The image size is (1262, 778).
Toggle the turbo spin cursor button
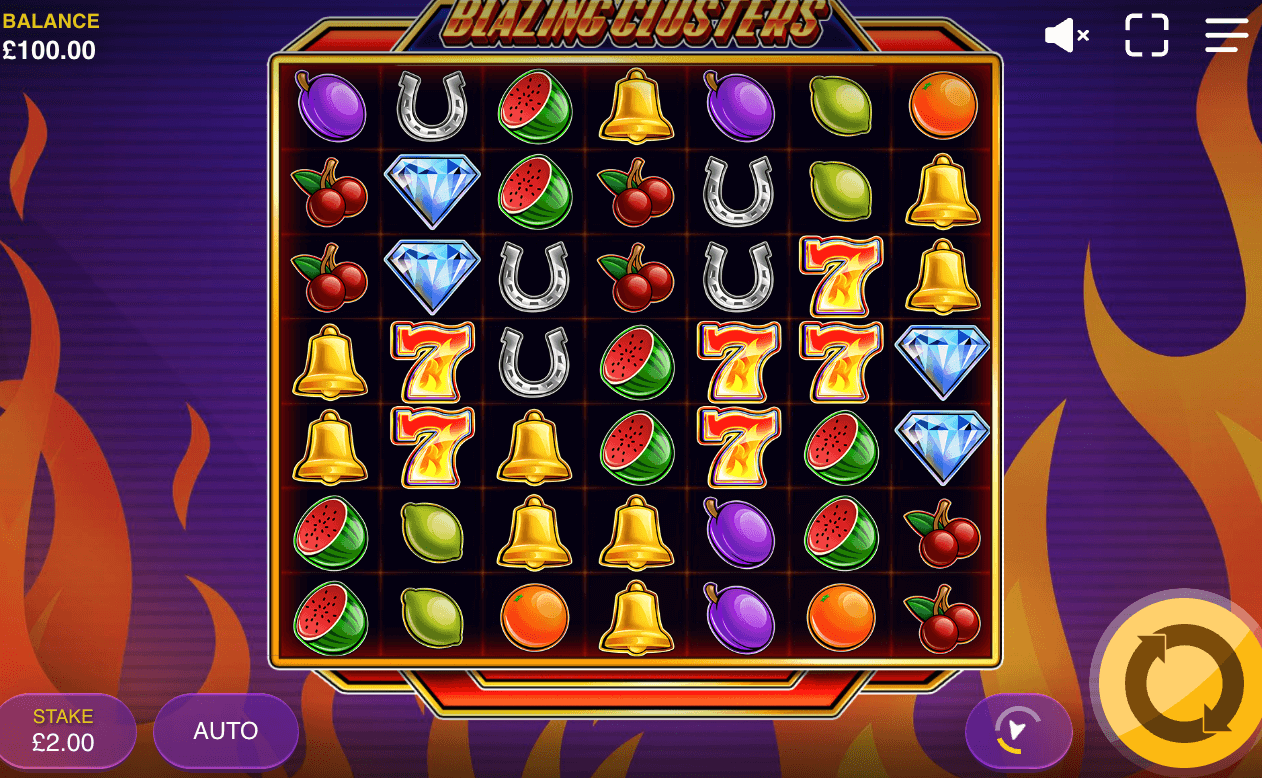[1018, 731]
